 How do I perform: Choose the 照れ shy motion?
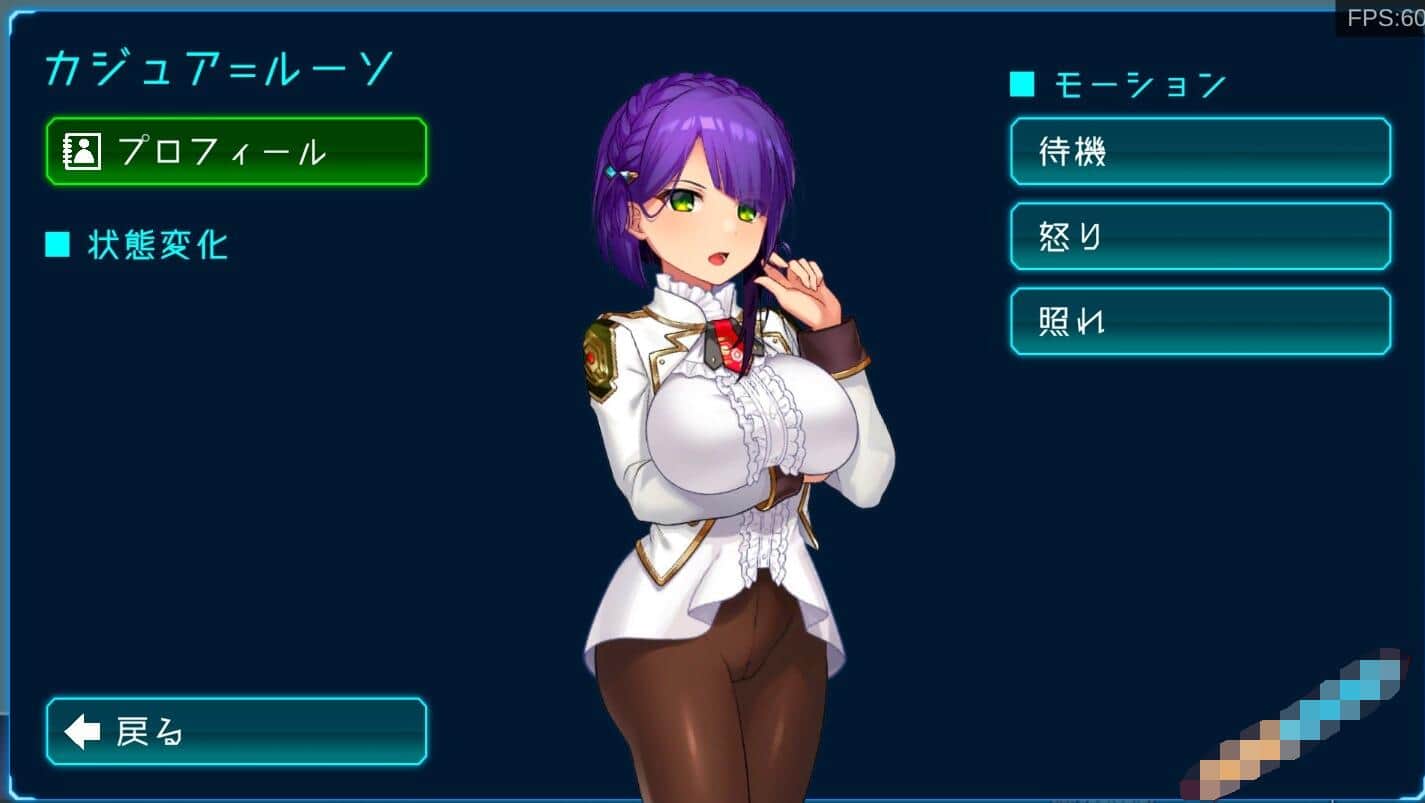[1200, 321]
